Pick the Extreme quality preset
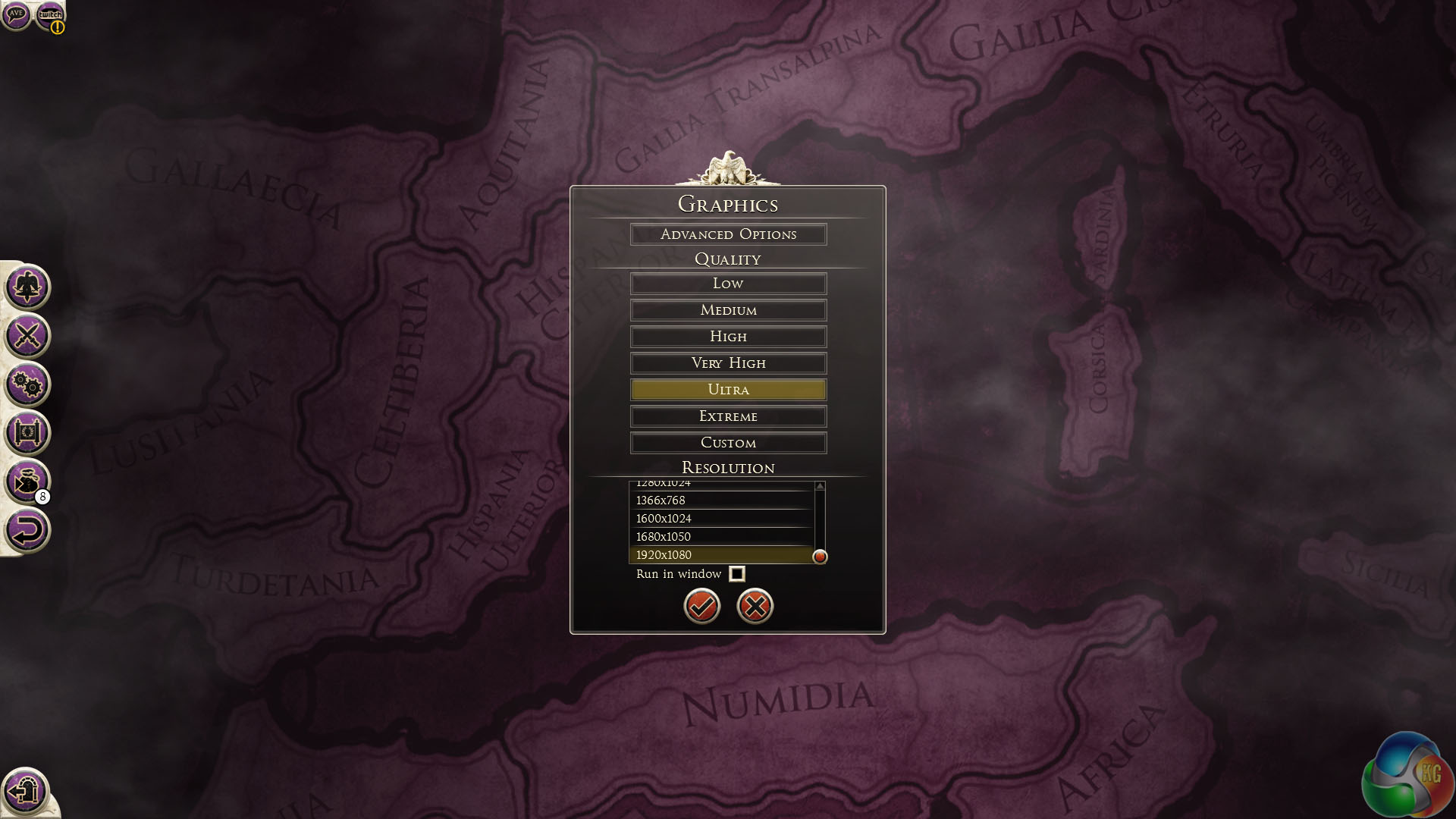Viewport: 1456px width, 819px height. [x=728, y=416]
